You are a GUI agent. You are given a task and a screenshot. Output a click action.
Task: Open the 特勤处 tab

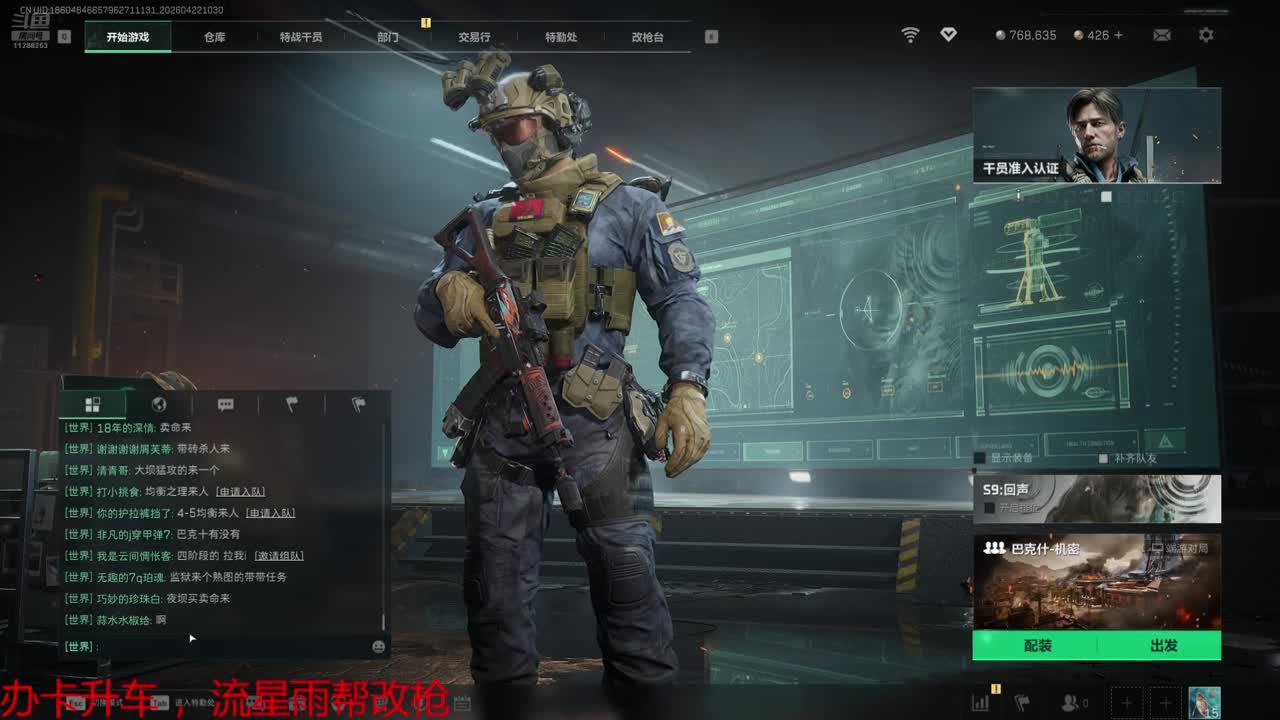[561, 37]
